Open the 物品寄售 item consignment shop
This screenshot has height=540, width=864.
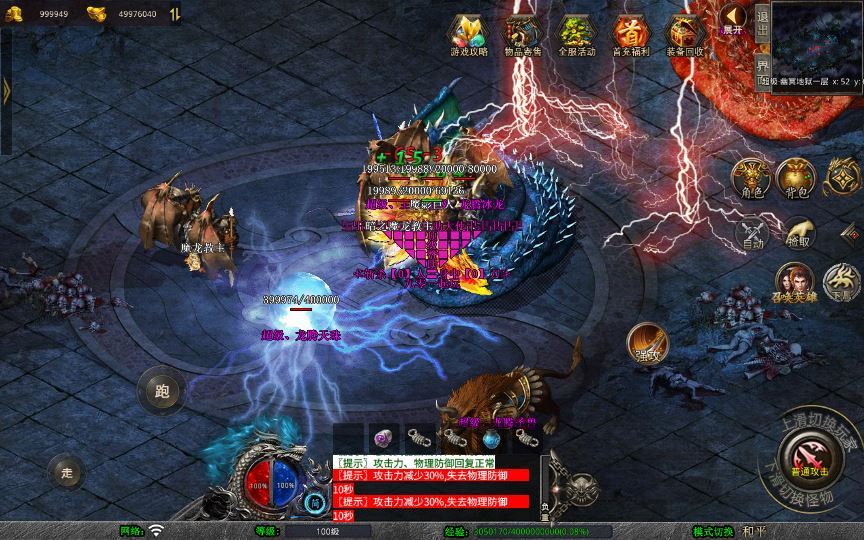(521, 35)
